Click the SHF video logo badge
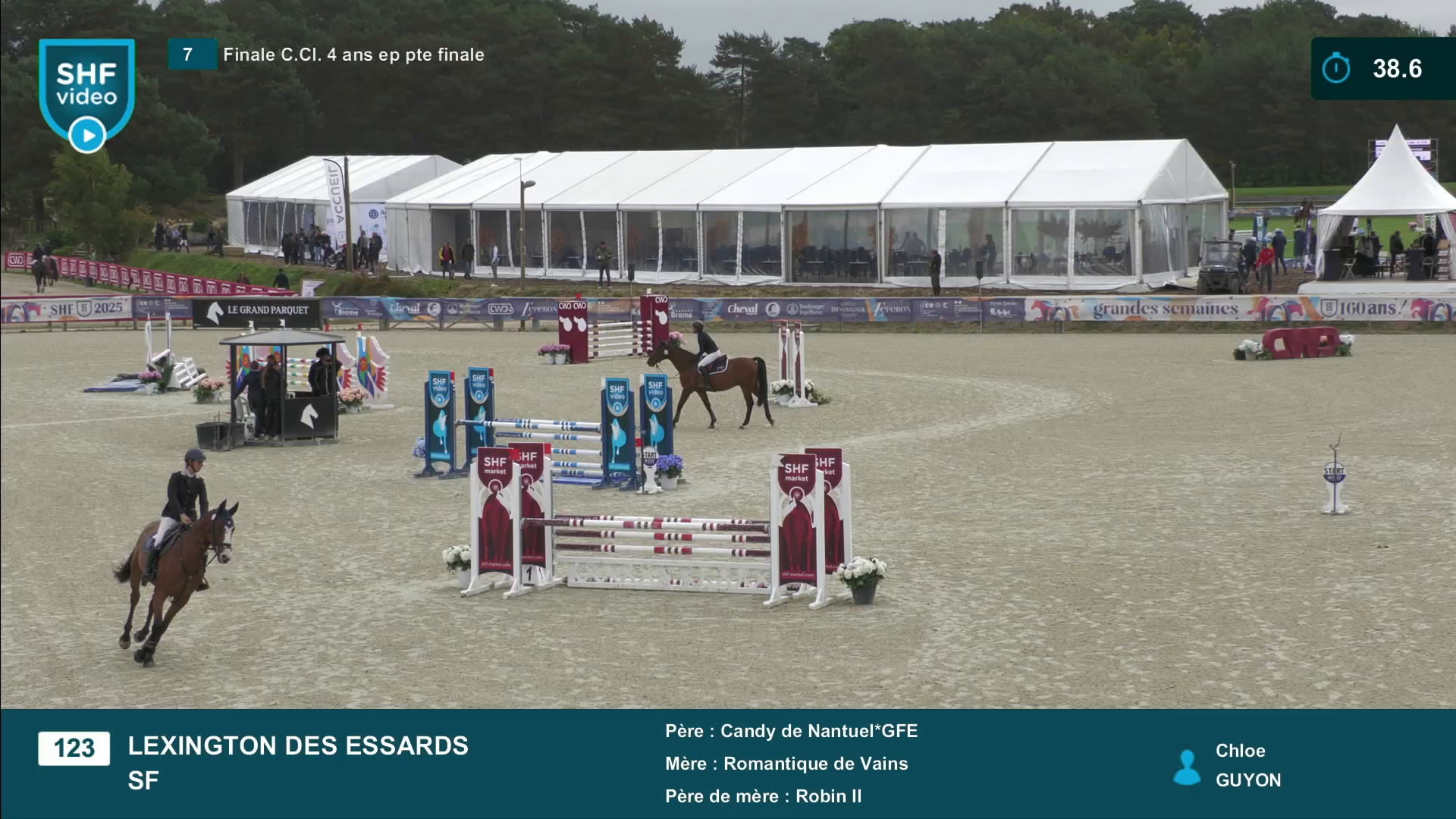The image size is (1456, 819). [86, 92]
